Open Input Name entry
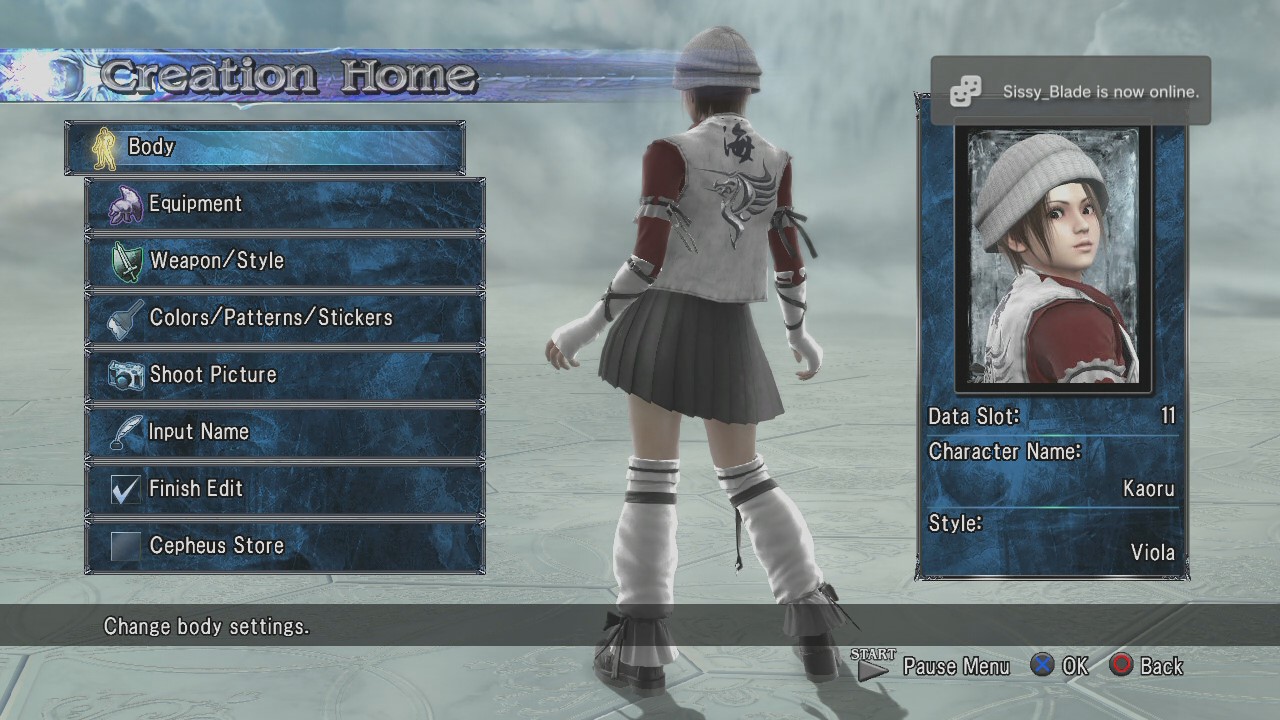The height and width of the screenshot is (720, 1280). (x=285, y=433)
